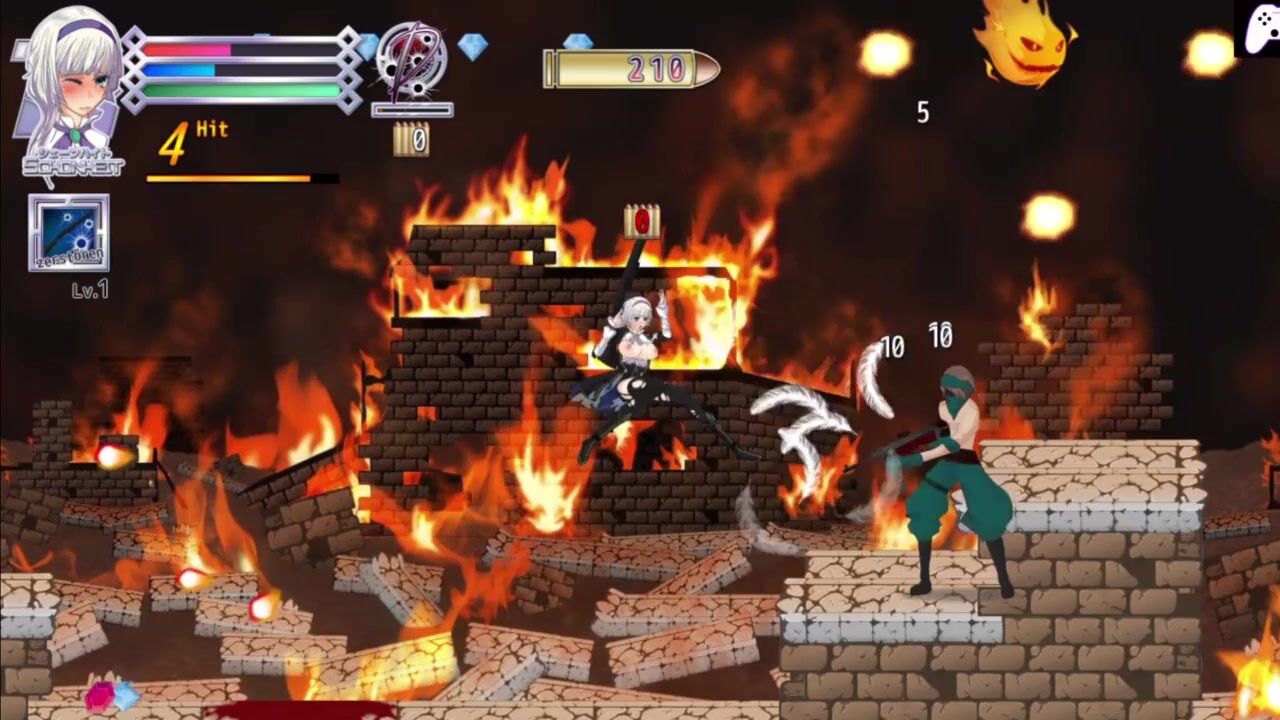Select the zerstören skill icon
Screen dimensions: 1280x720
(69, 233)
